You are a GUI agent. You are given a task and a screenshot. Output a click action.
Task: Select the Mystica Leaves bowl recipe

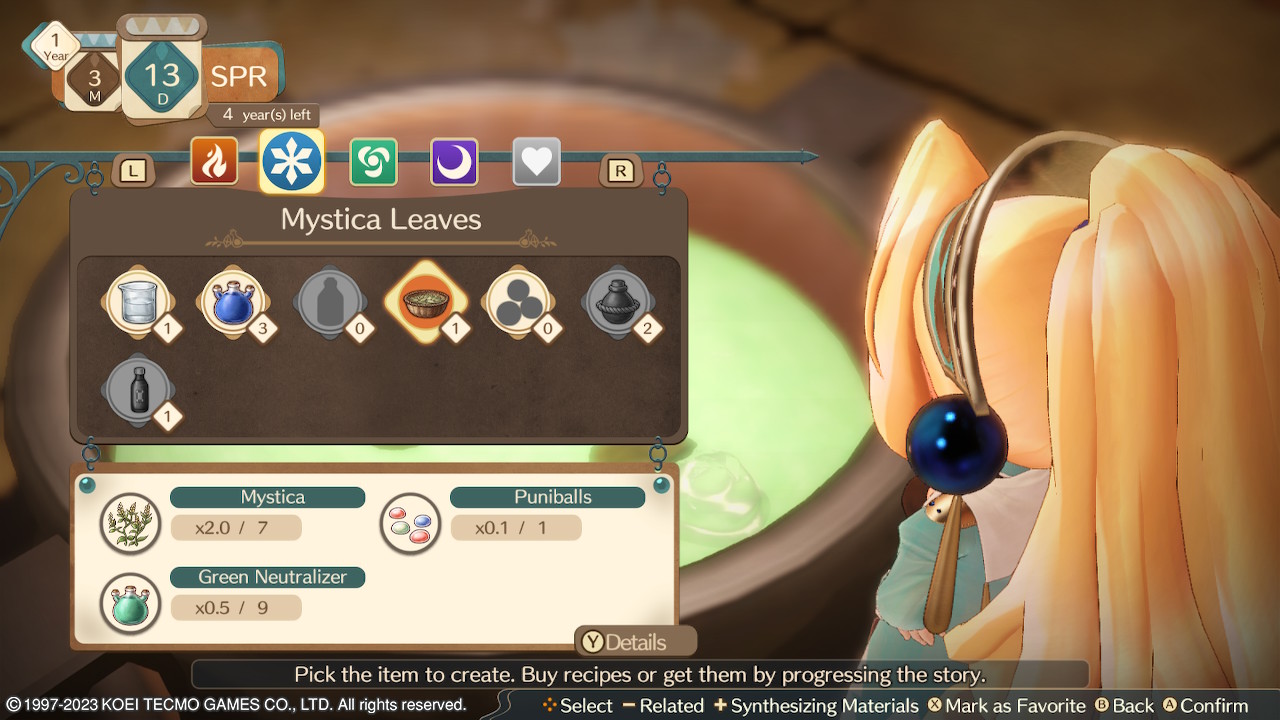pyautogui.click(x=427, y=302)
